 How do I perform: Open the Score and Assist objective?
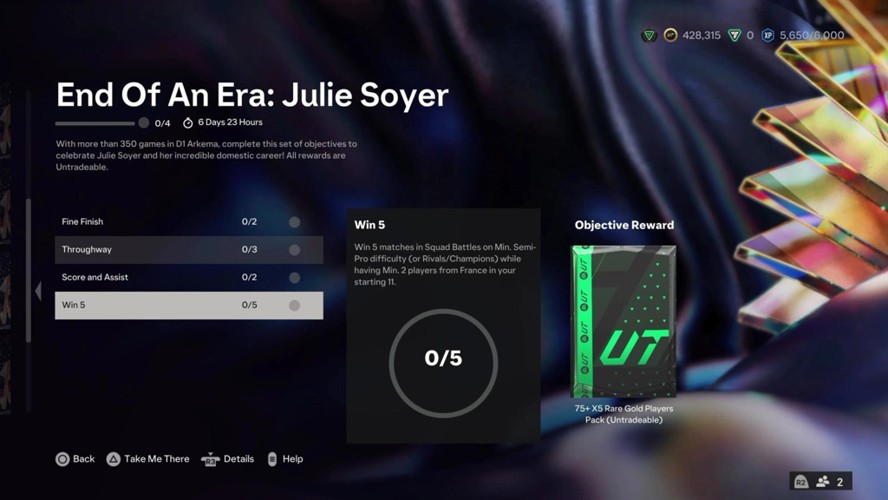(x=188, y=277)
